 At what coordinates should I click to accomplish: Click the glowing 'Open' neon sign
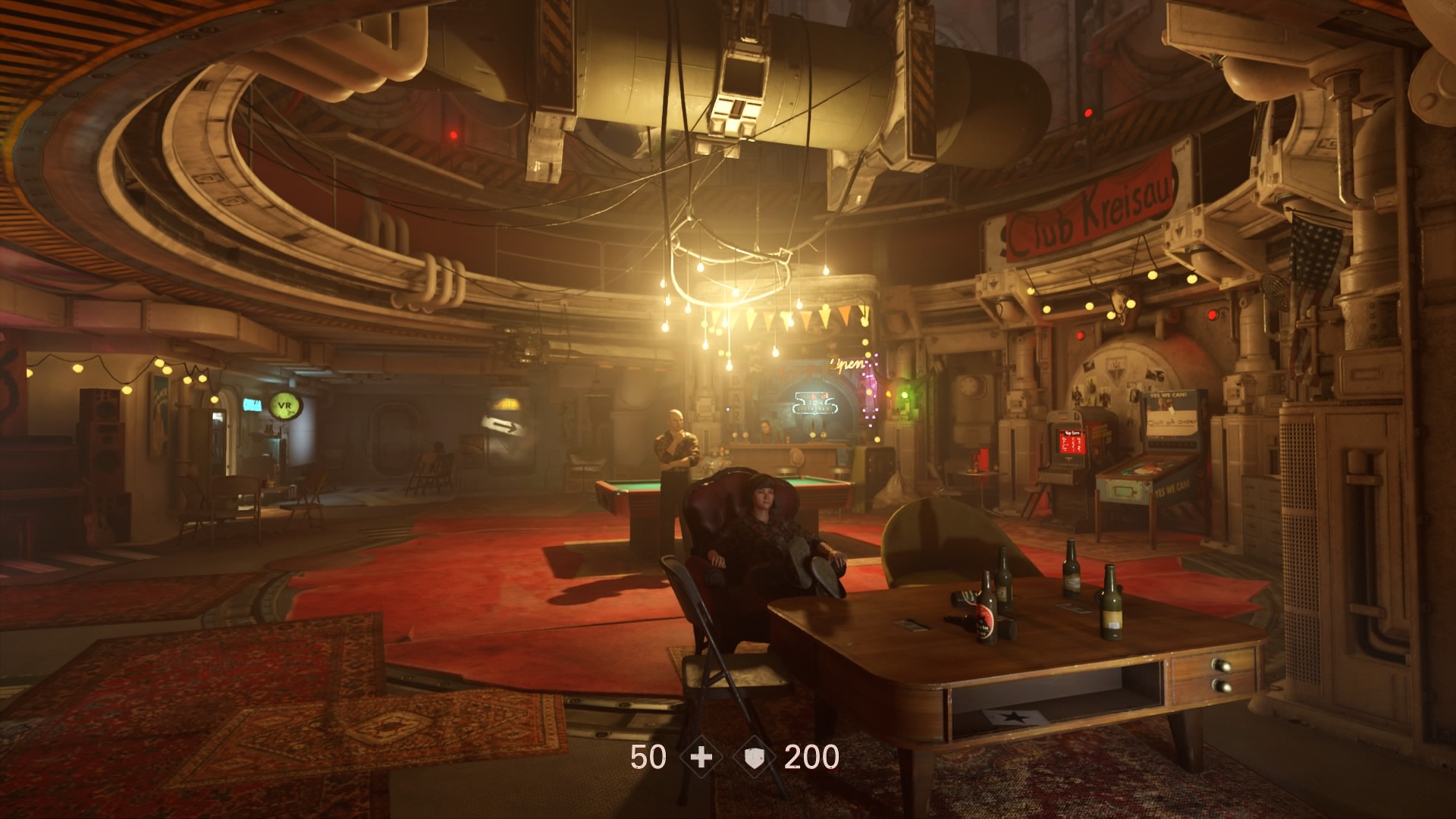(847, 363)
